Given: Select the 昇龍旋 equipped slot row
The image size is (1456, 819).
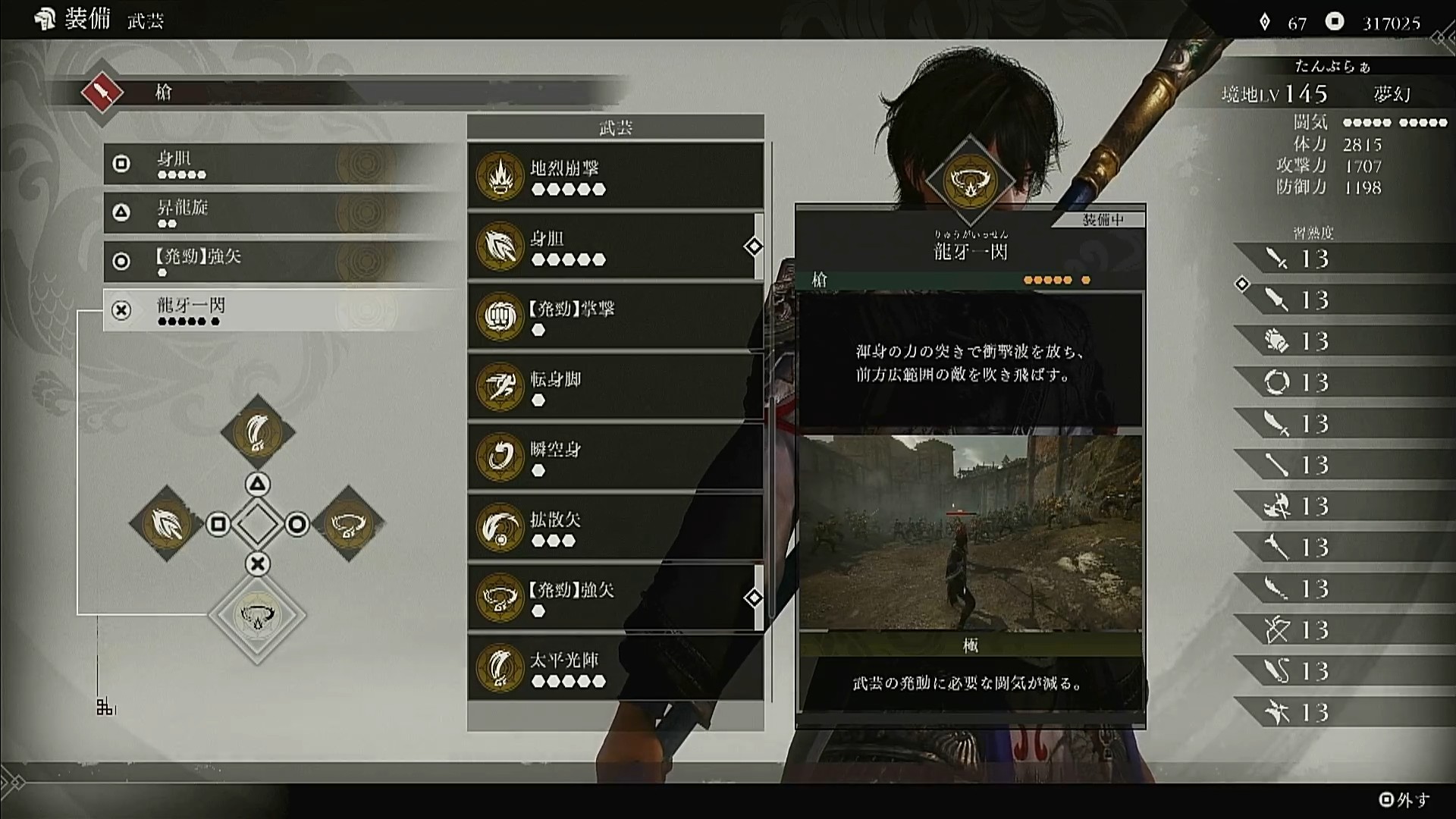Looking at the screenshot, I should tap(281, 212).
